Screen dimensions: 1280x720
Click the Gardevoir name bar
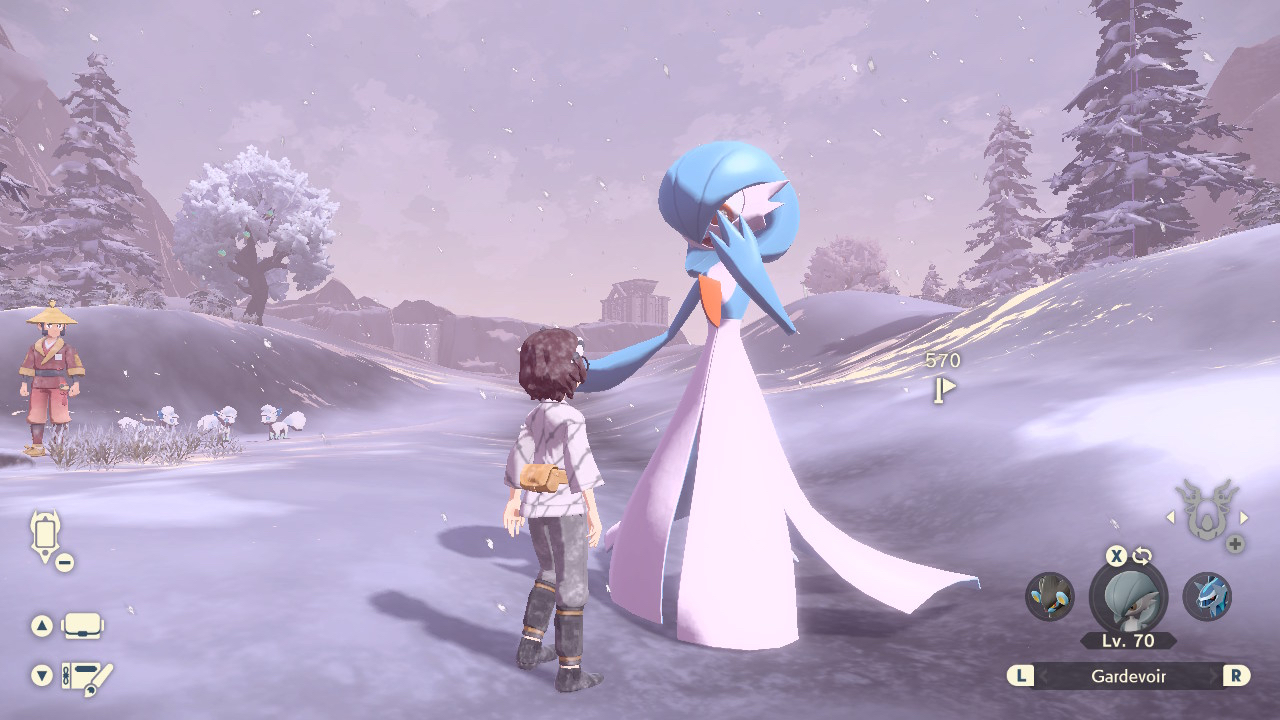click(x=1128, y=676)
